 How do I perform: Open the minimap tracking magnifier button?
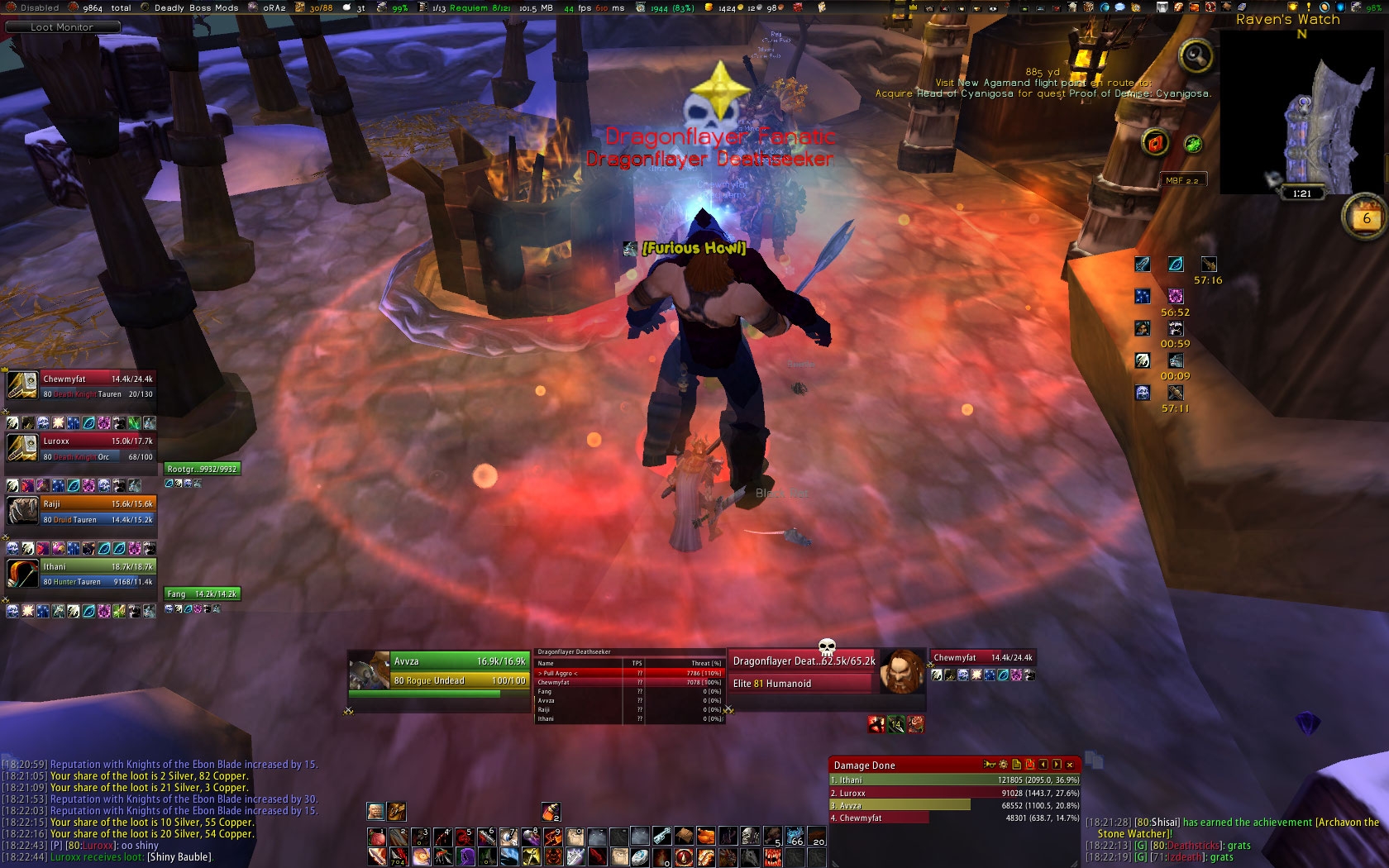(x=1196, y=56)
